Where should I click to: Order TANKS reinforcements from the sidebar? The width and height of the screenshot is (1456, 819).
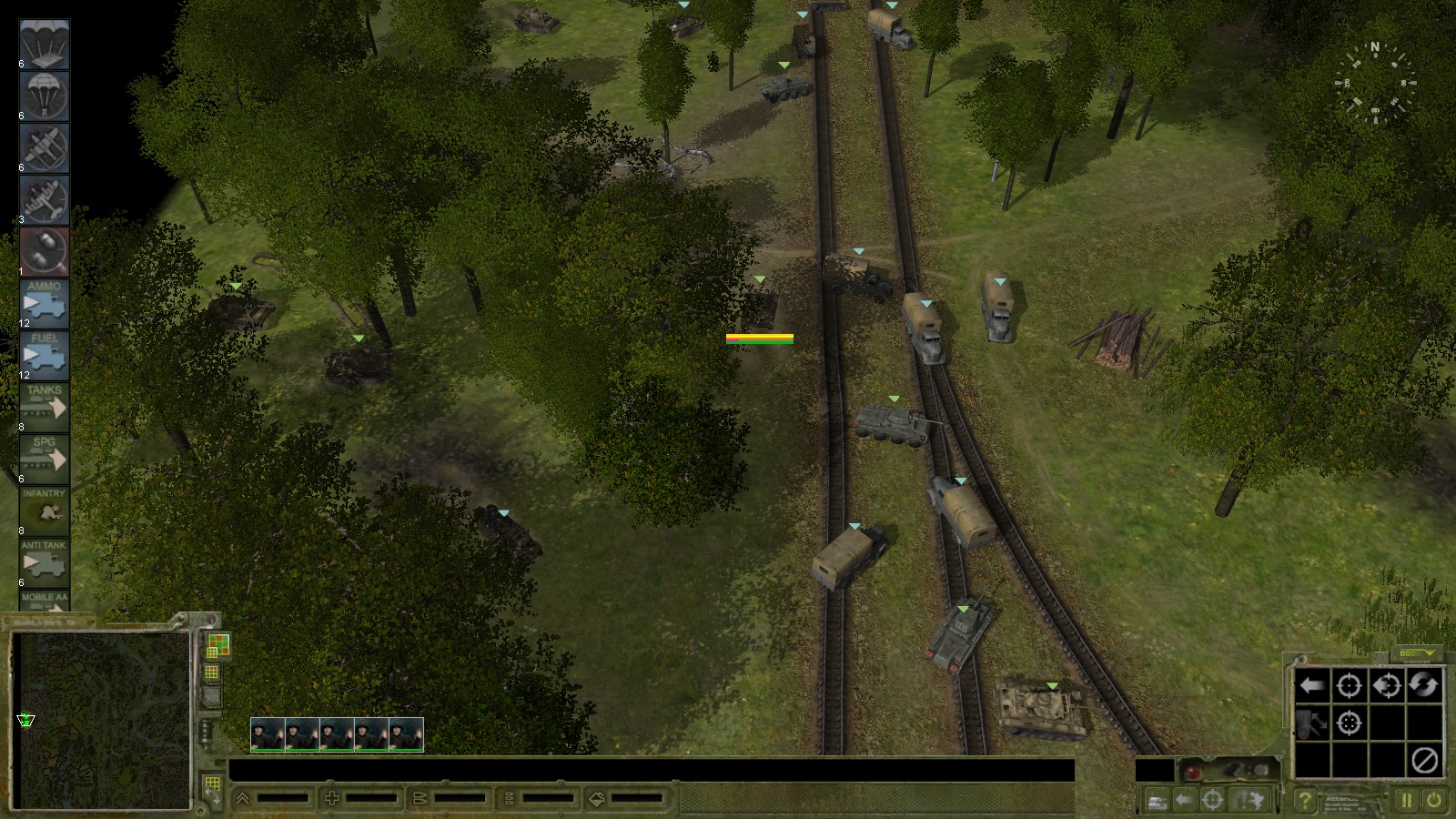click(x=44, y=407)
